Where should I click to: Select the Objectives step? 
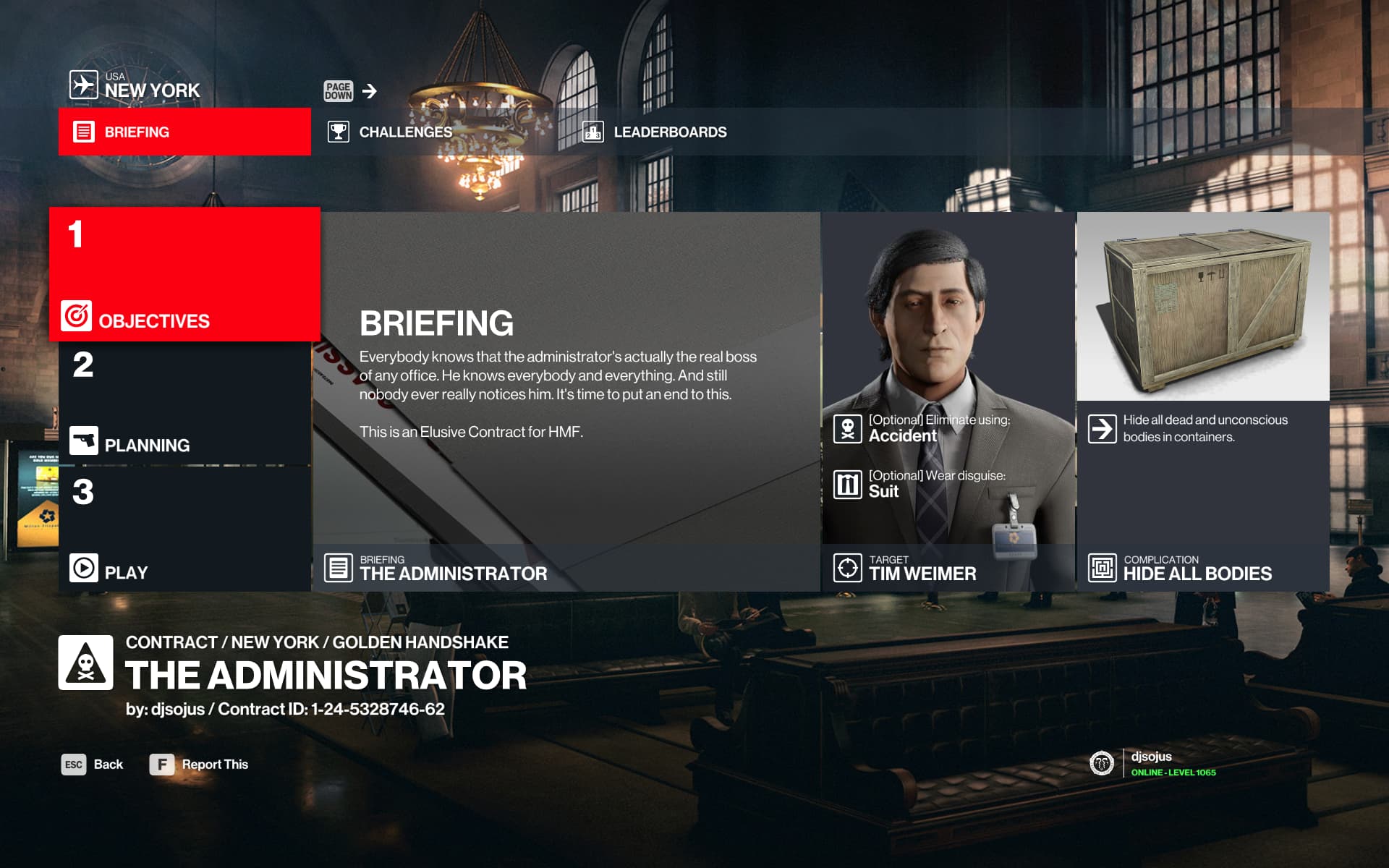coord(184,275)
